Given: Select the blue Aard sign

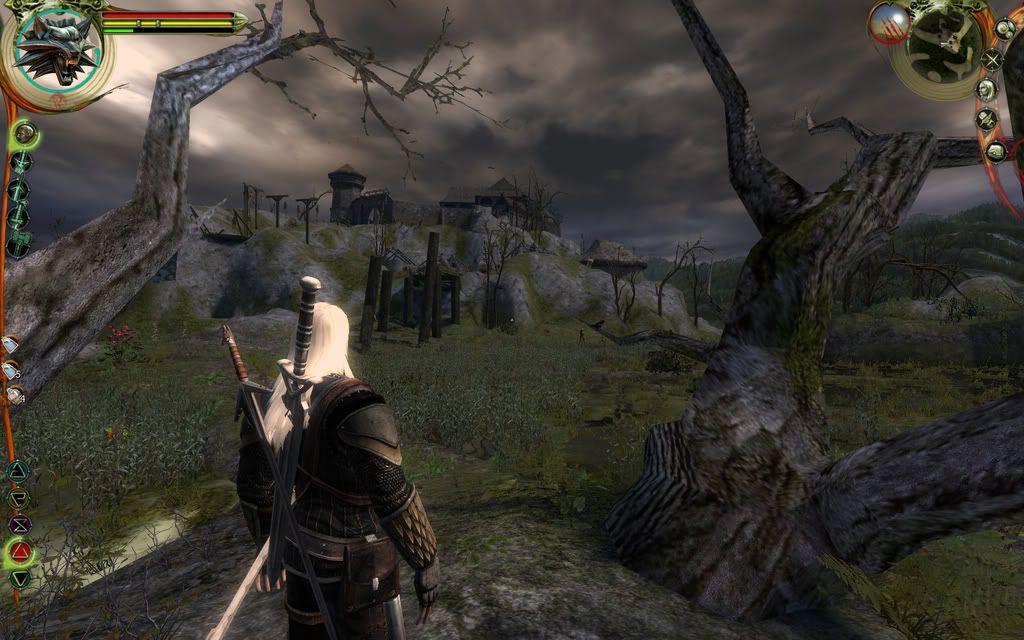Looking at the screenshot, I should tap(18, 471).
